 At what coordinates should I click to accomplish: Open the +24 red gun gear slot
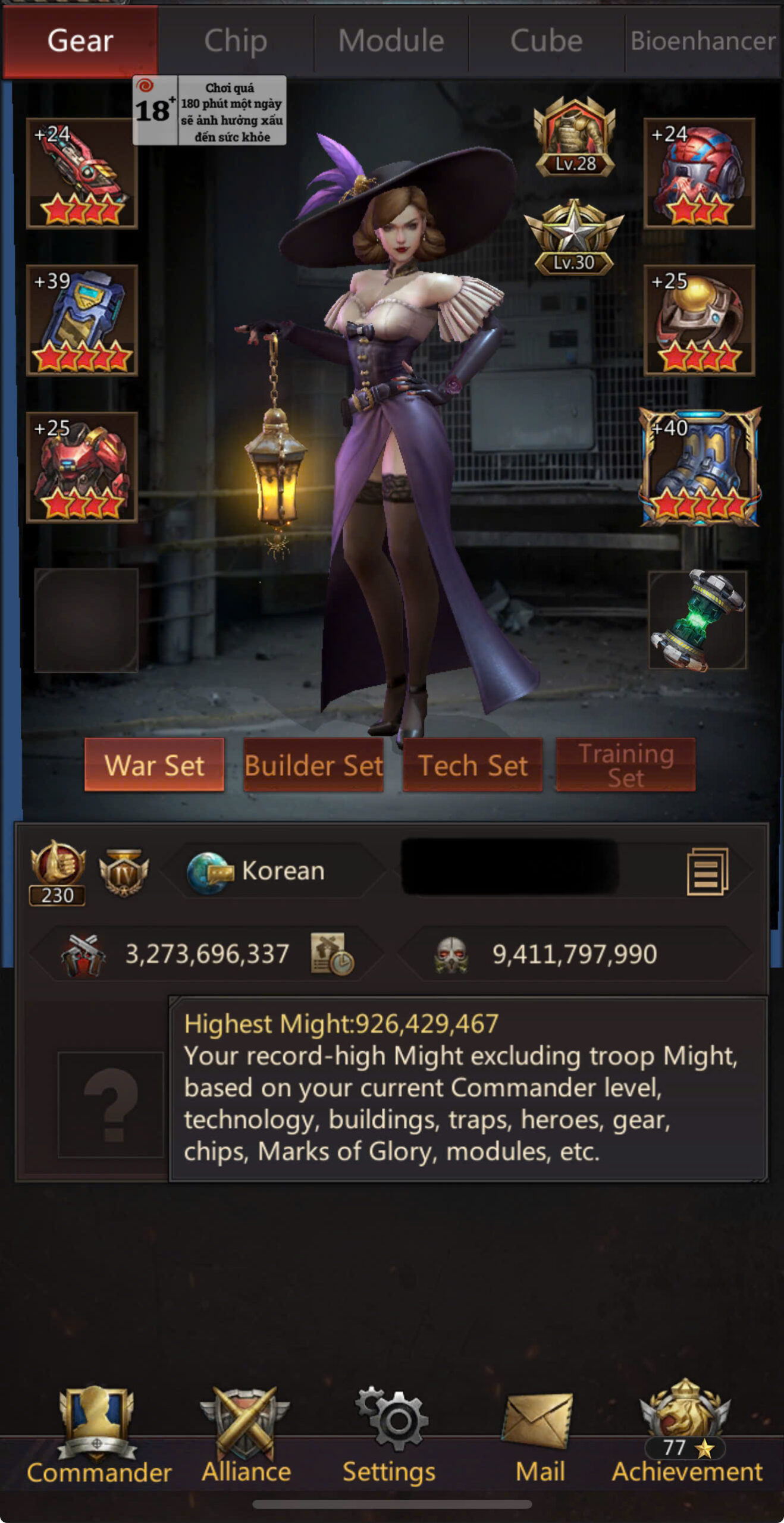pos(82,173)
